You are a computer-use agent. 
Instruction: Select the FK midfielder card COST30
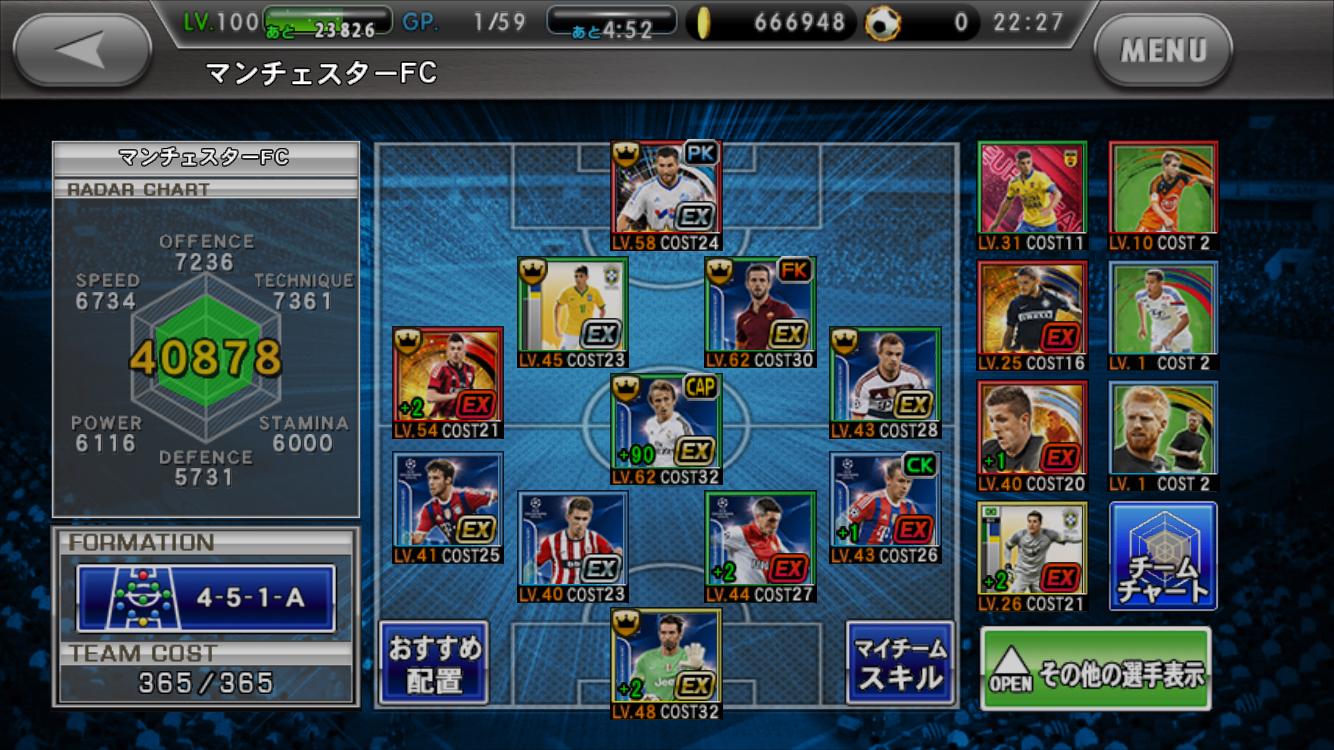point(760,311)
